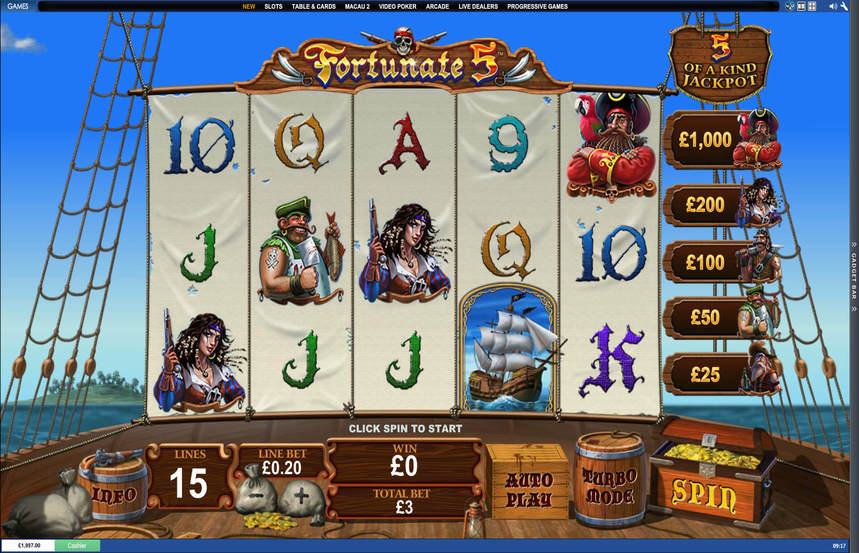Expand the Gadget Bar side panel
Screen dimensions: 859x553
(x=854, y=270)
